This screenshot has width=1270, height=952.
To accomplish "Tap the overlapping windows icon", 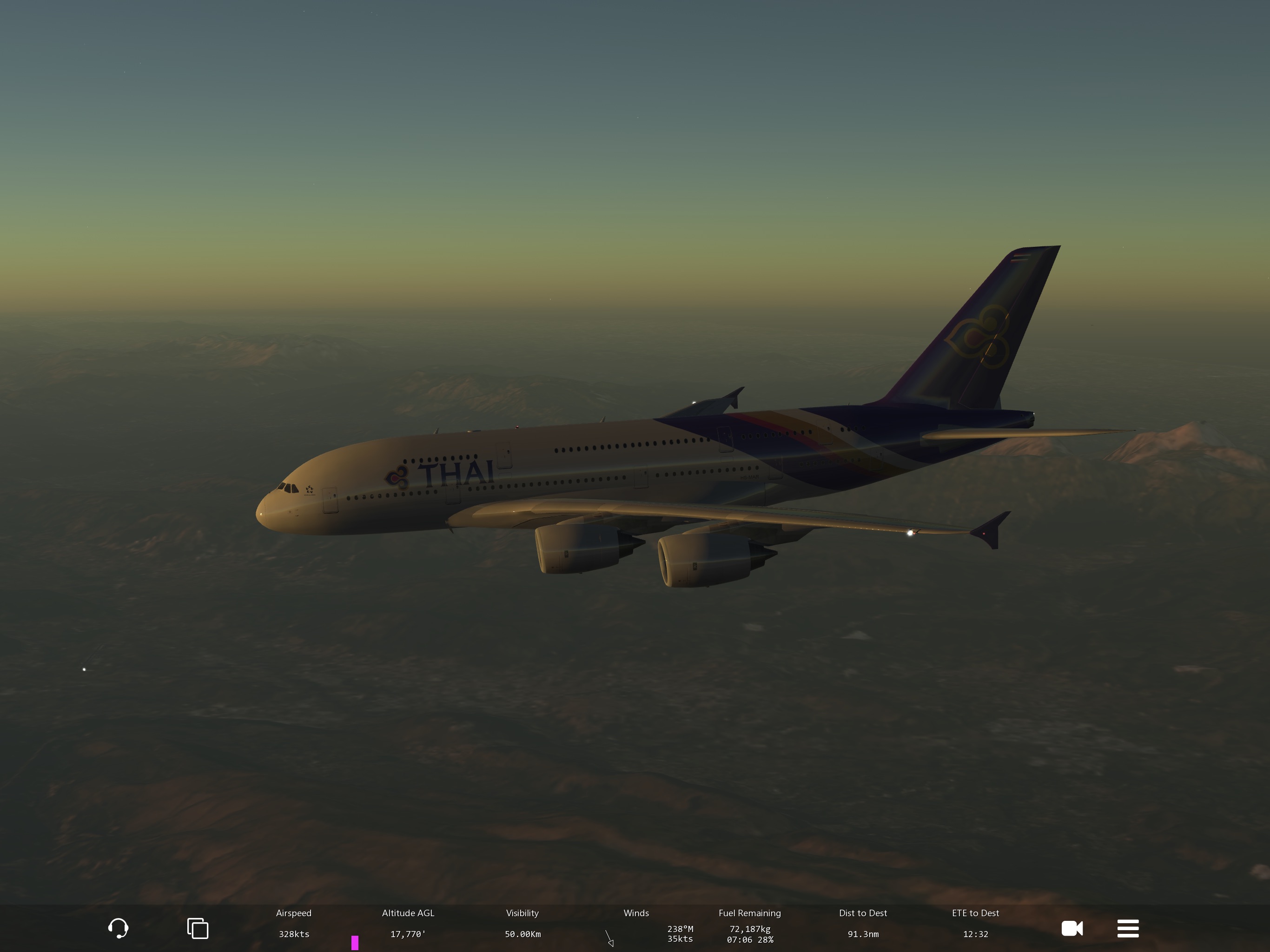I will [198, 928].
